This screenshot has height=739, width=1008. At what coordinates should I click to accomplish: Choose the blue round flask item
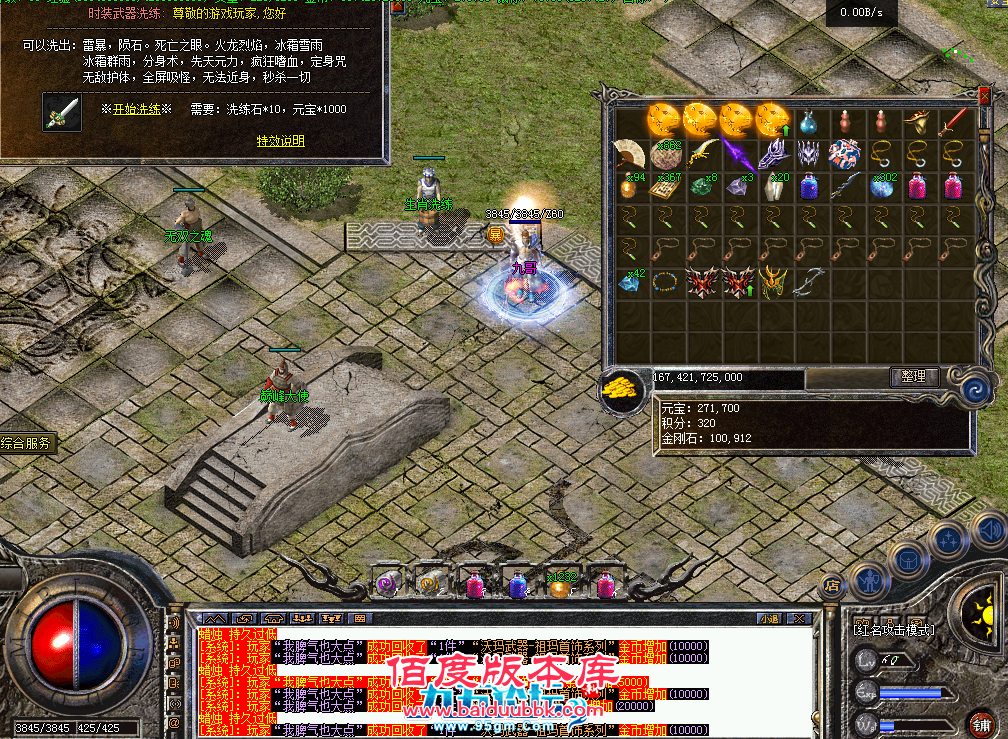click(809, 123)
